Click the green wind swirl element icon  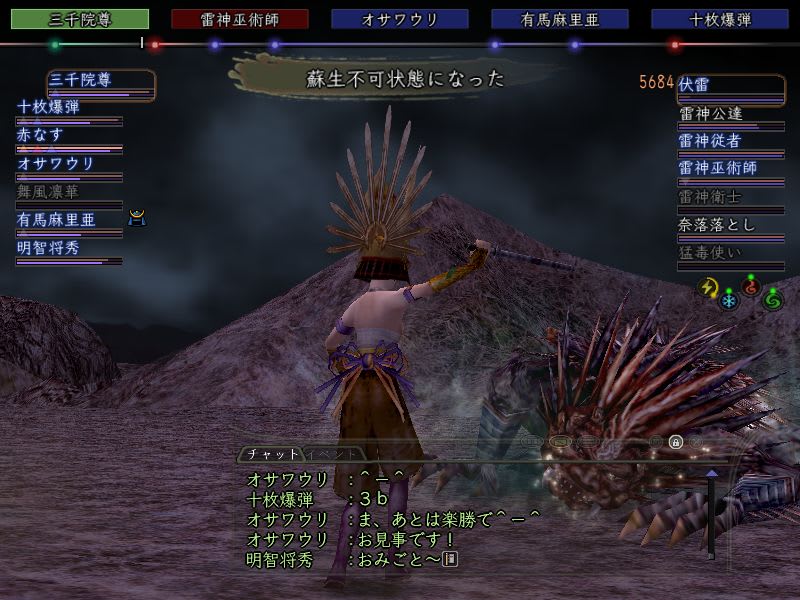click(x=772, y=299)
